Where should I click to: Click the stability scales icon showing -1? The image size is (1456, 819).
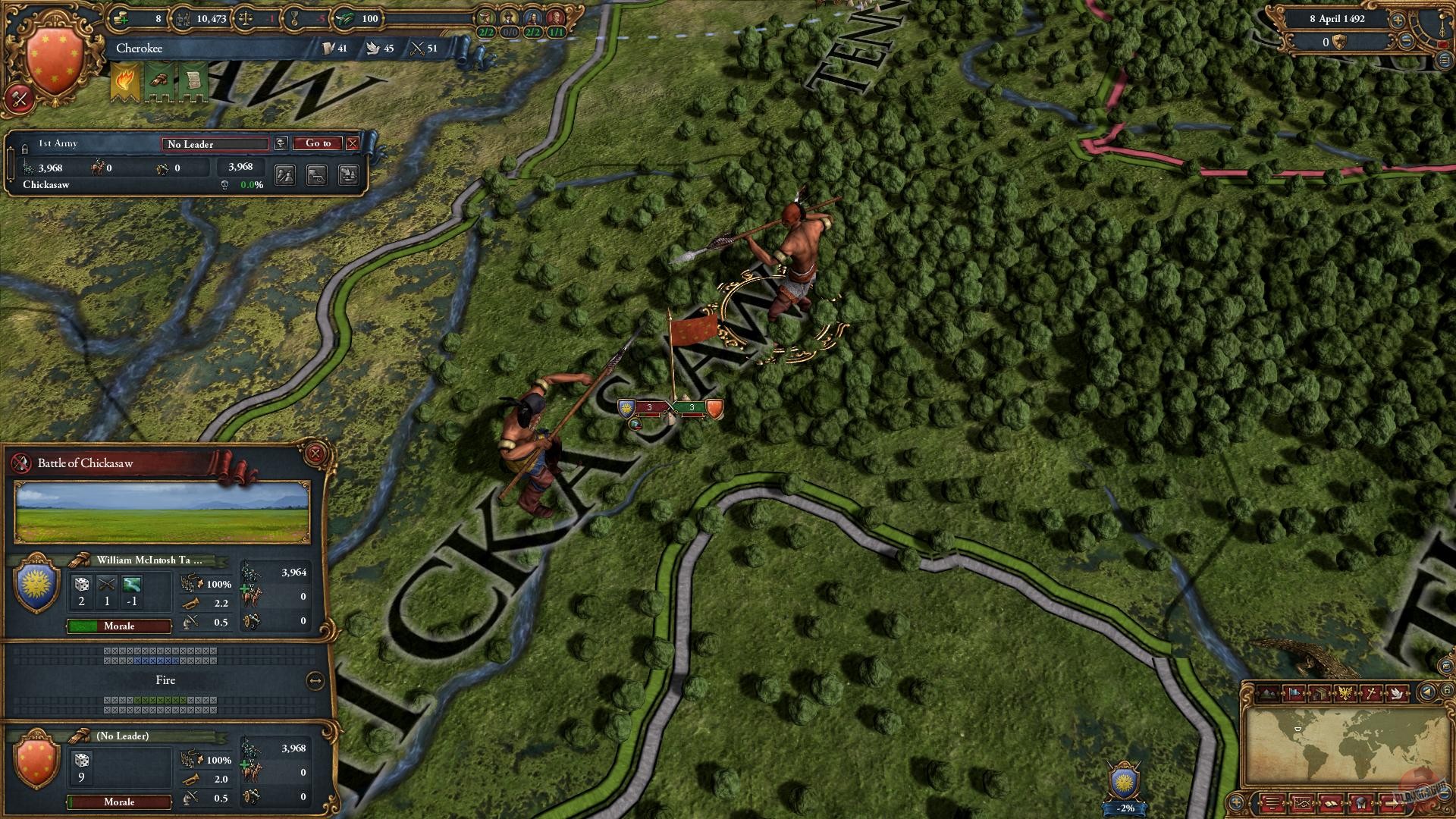[x=244, y=19]
